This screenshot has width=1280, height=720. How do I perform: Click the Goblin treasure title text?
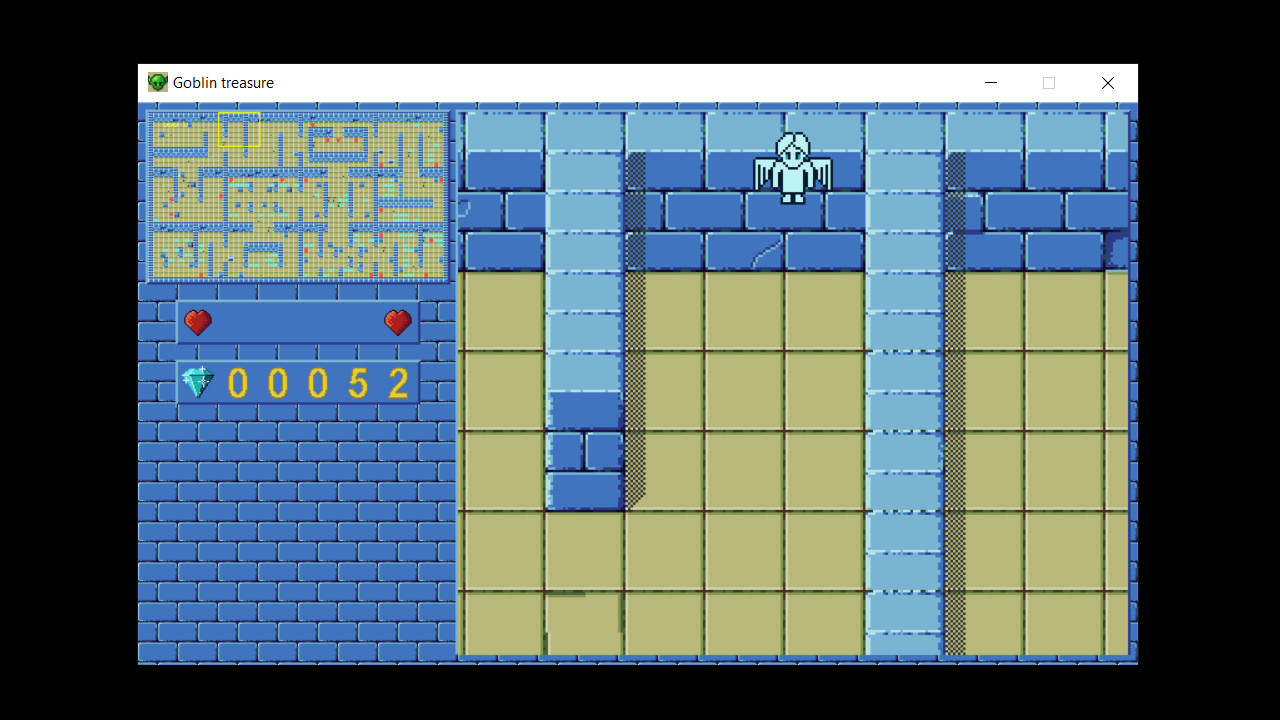(222, 82)
